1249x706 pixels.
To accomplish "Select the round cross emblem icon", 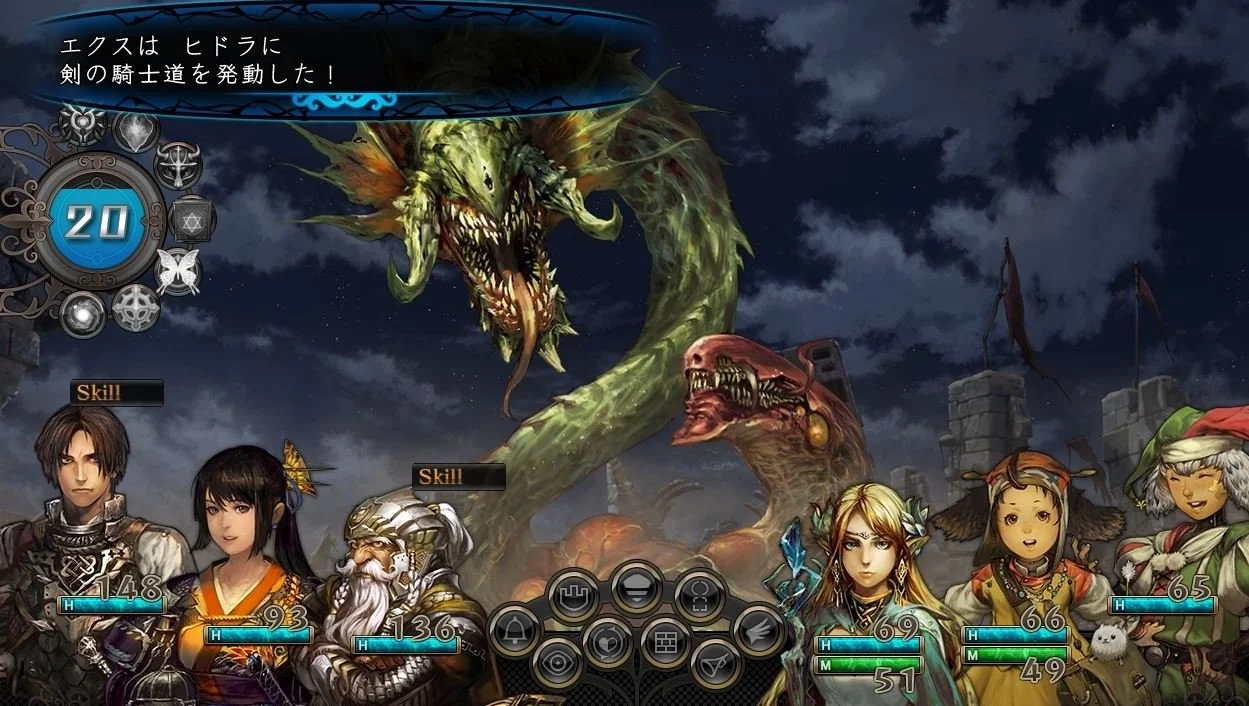I will (136, 307).
